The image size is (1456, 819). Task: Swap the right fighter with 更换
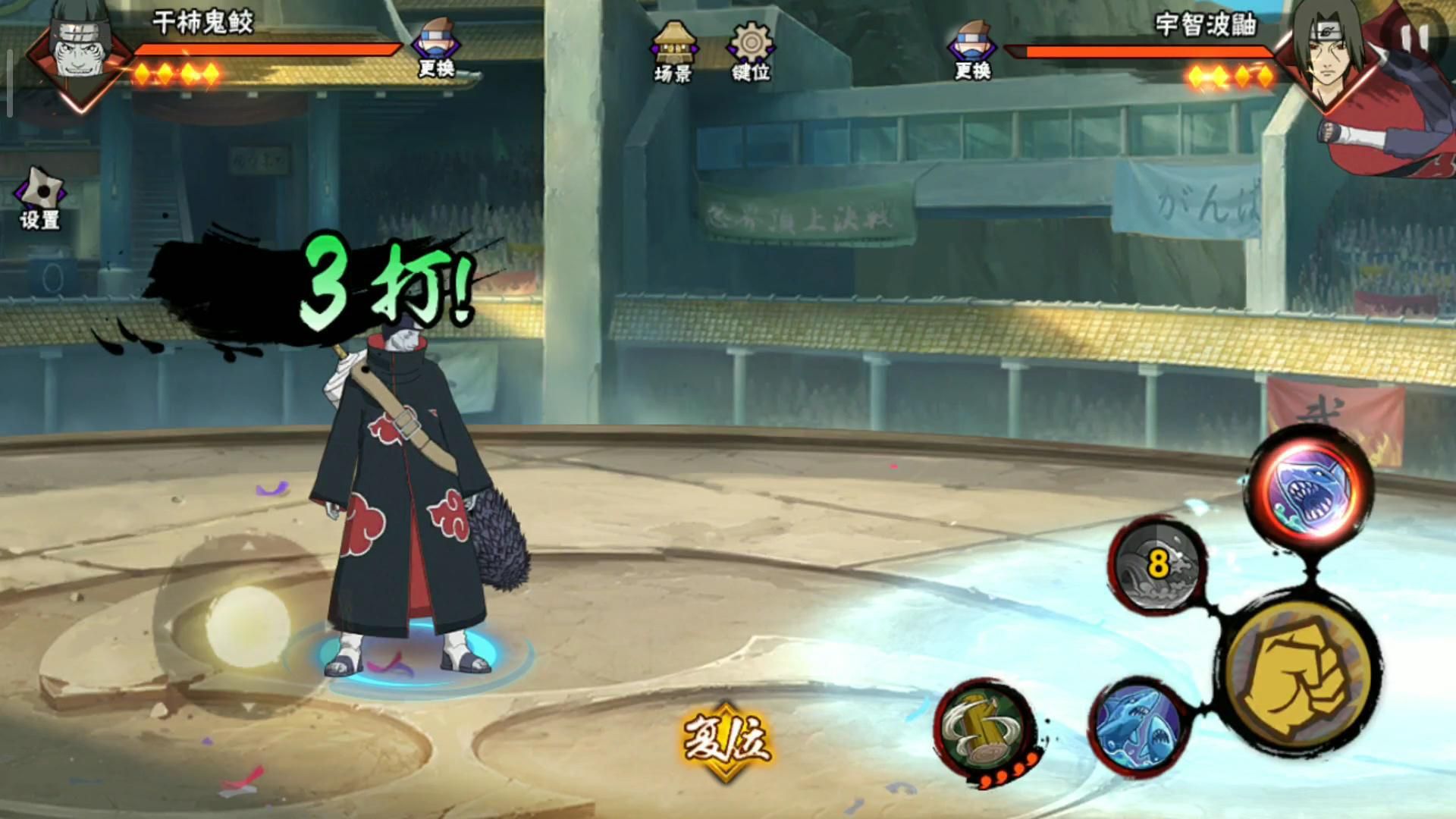(972, 51)
